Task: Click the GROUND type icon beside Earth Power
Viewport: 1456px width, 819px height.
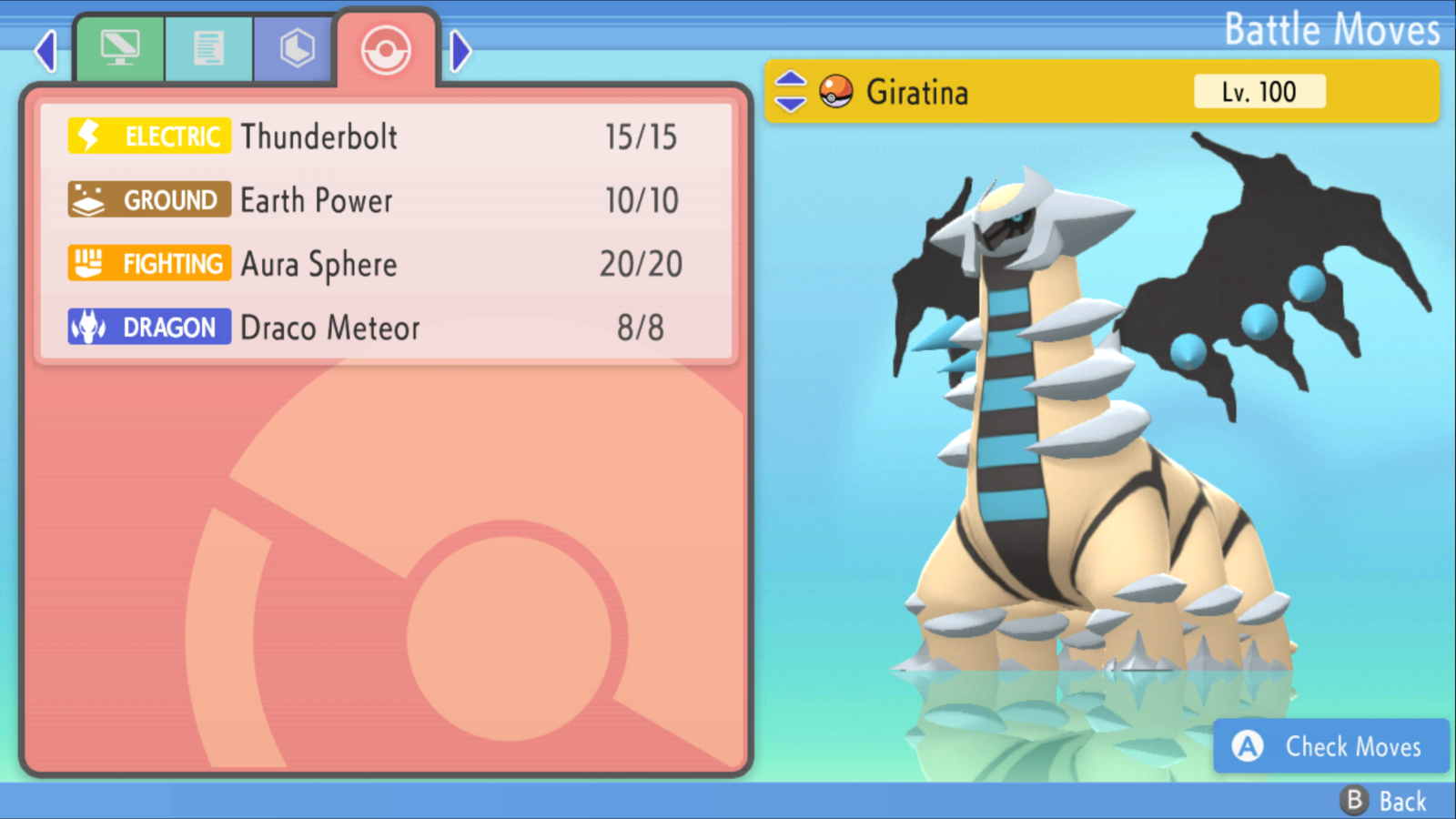Action: [x=147, y=199]
